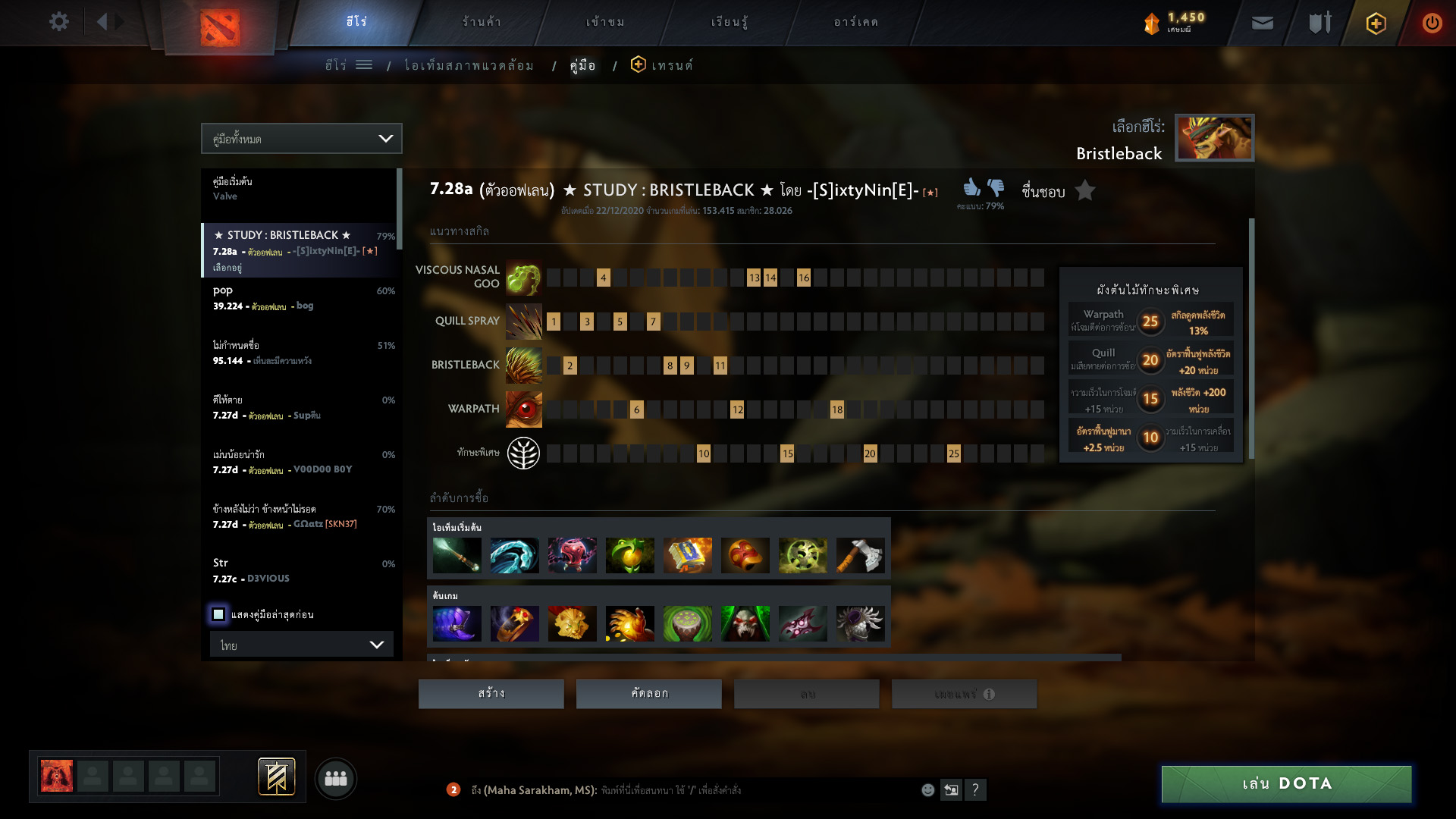Start a match with เล่น DOTA button
The image size is (1456, 819).
1286,783
